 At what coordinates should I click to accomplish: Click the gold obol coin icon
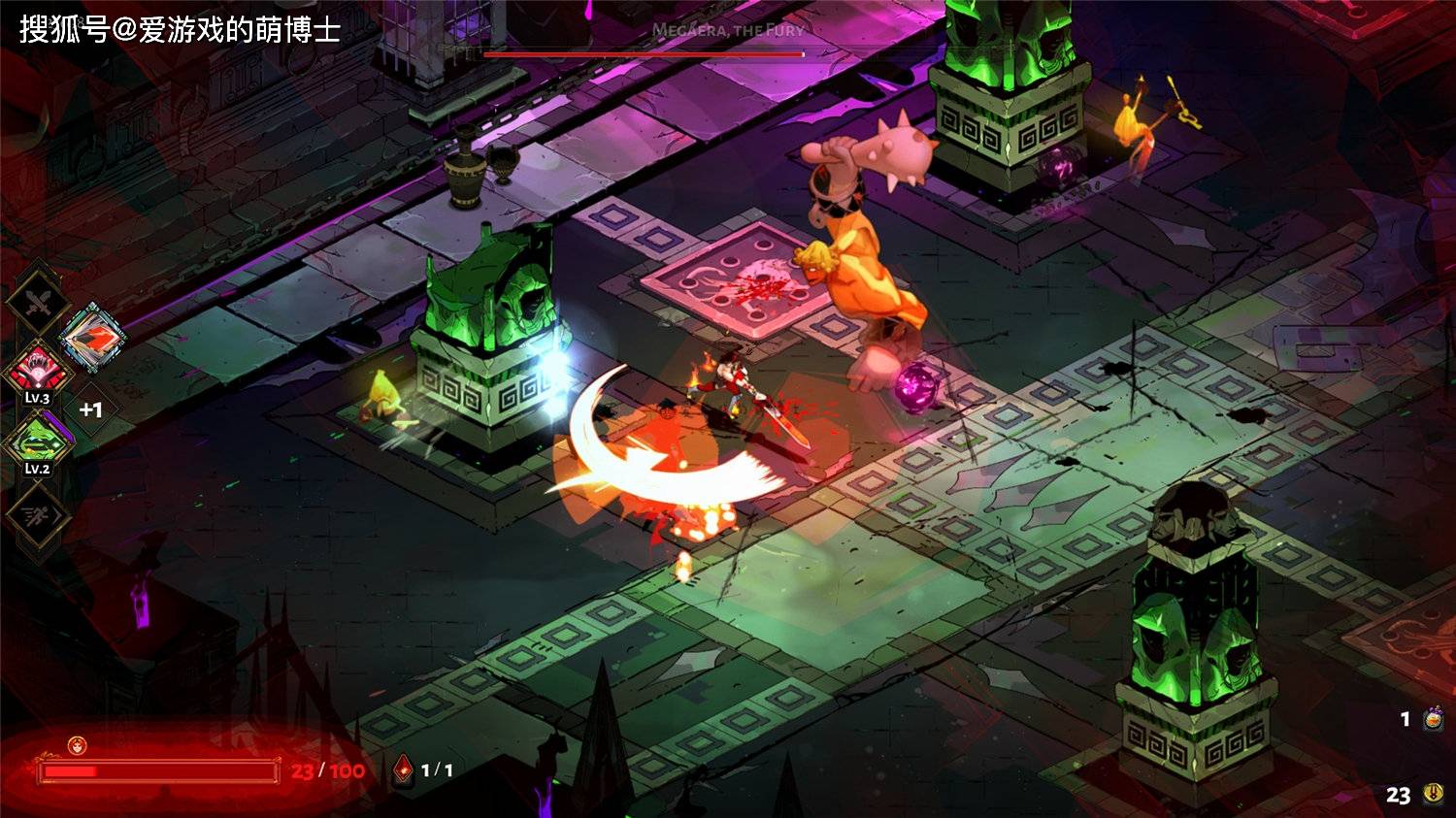1433,795
